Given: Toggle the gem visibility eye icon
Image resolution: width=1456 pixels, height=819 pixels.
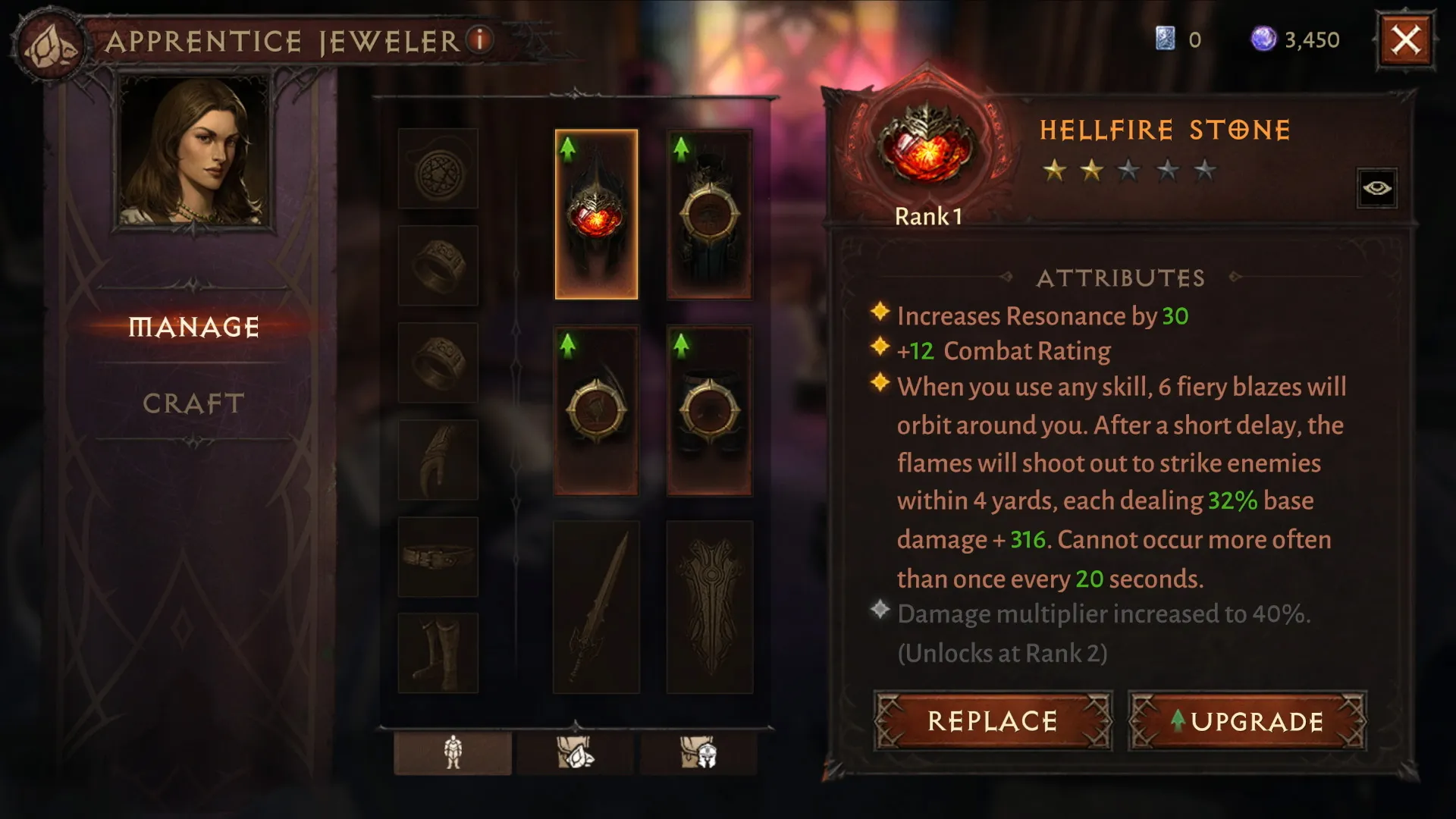Looking at the screenshot, I should [x=1376, y=187].
